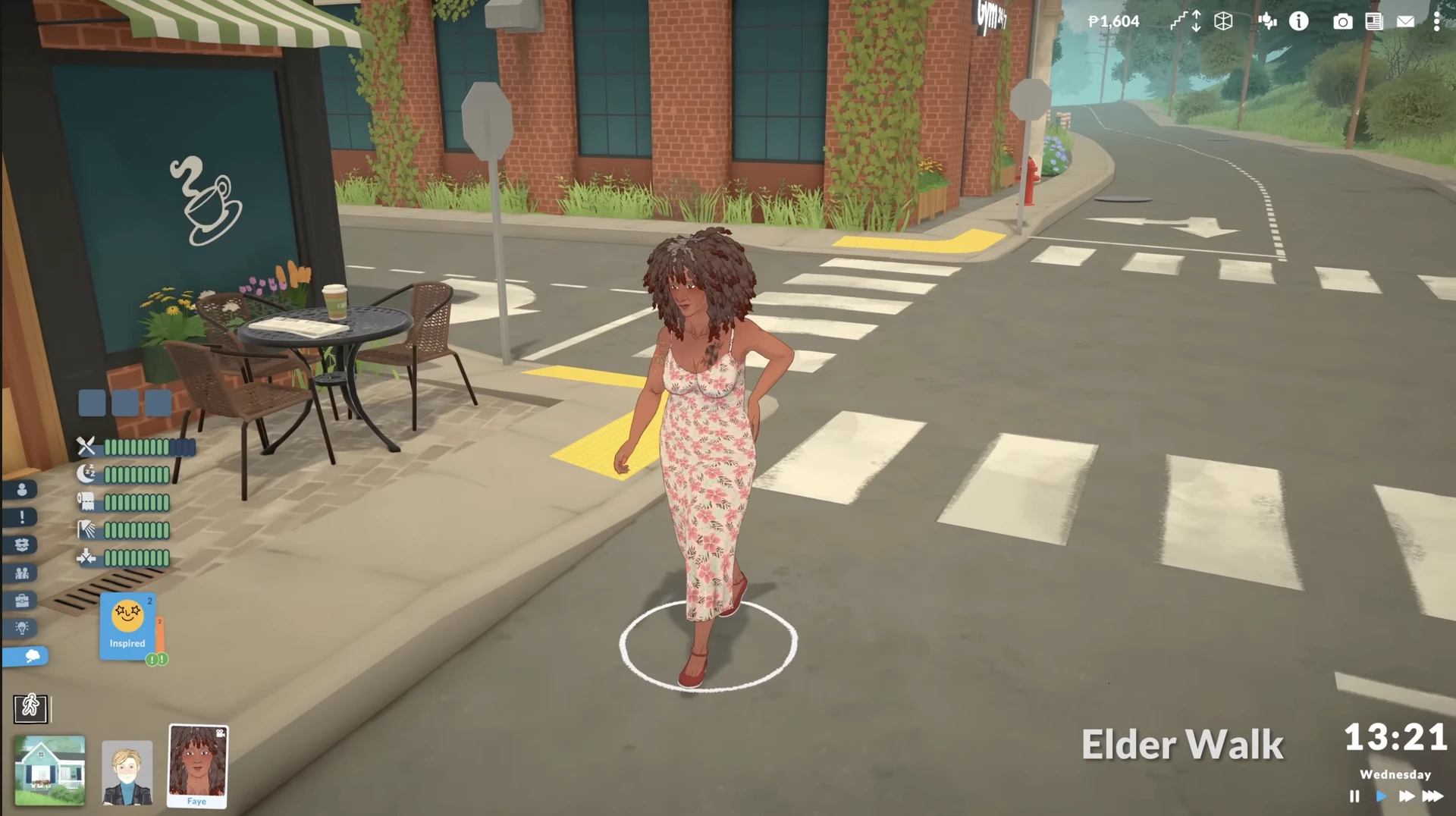Show the open box inventory tab
This screenshot has height=816, width=1456.
pos(22,545)
